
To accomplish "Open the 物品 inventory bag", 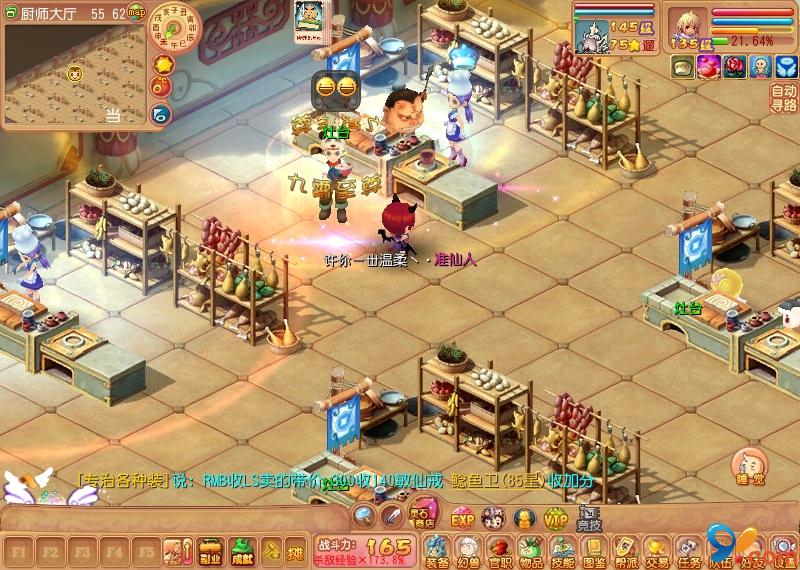I will 531,551.
